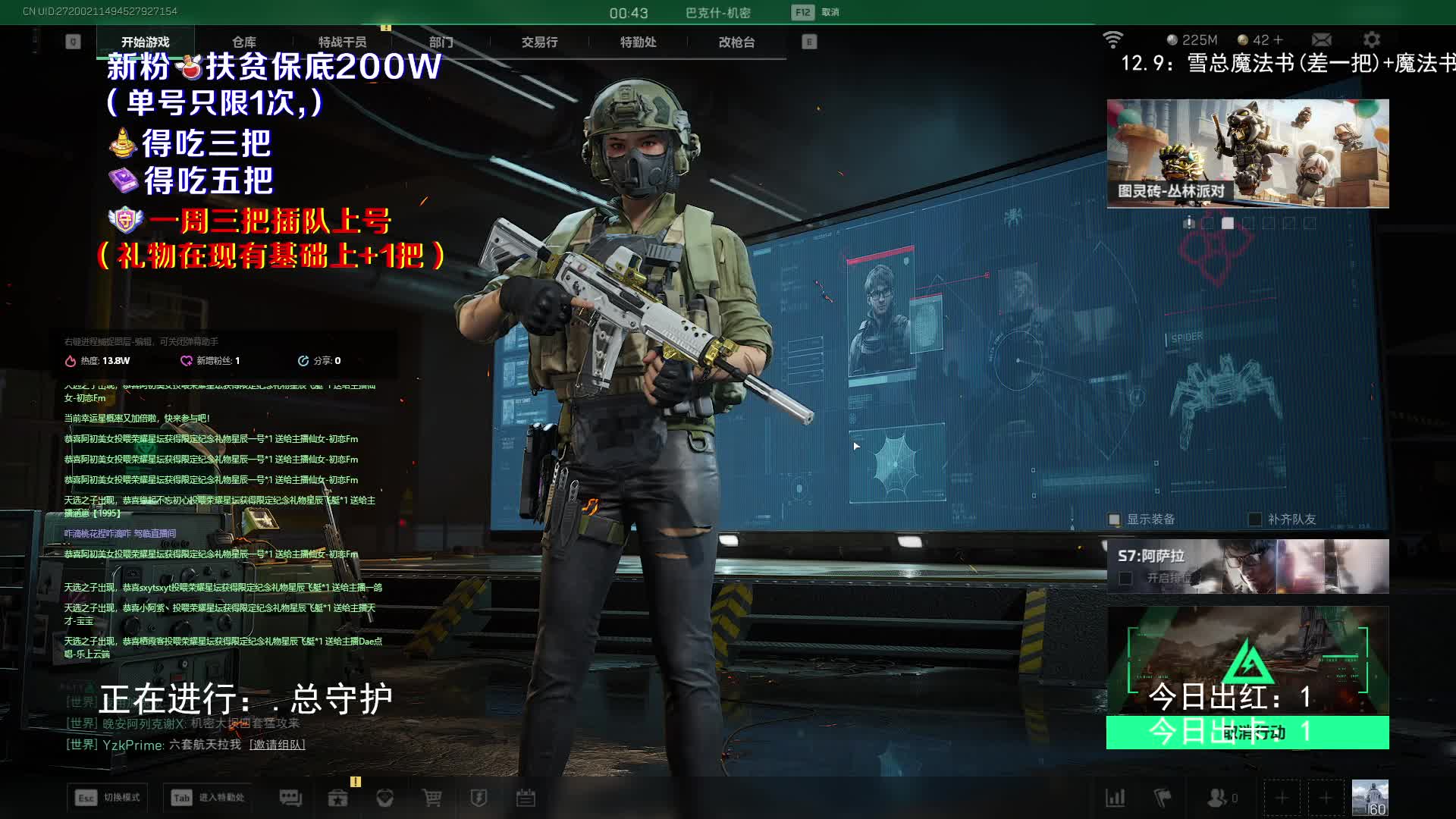1456x819 pixels.
Task: Select the 开始游戏 start game tab
Action: (145, 42)
